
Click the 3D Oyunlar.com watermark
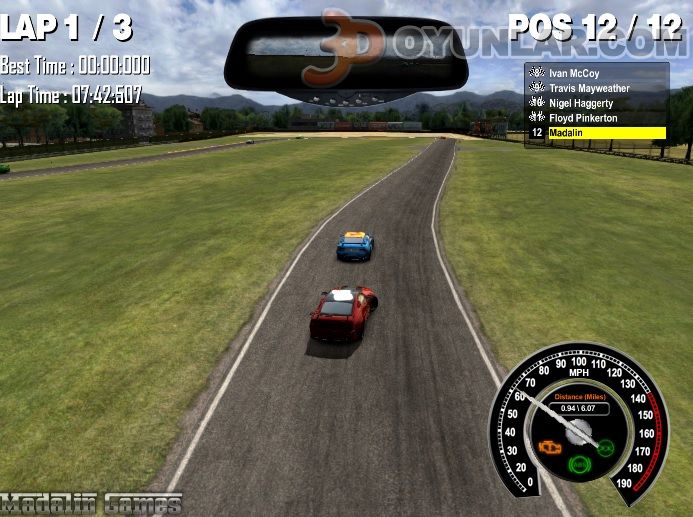[x=500, y=44]
